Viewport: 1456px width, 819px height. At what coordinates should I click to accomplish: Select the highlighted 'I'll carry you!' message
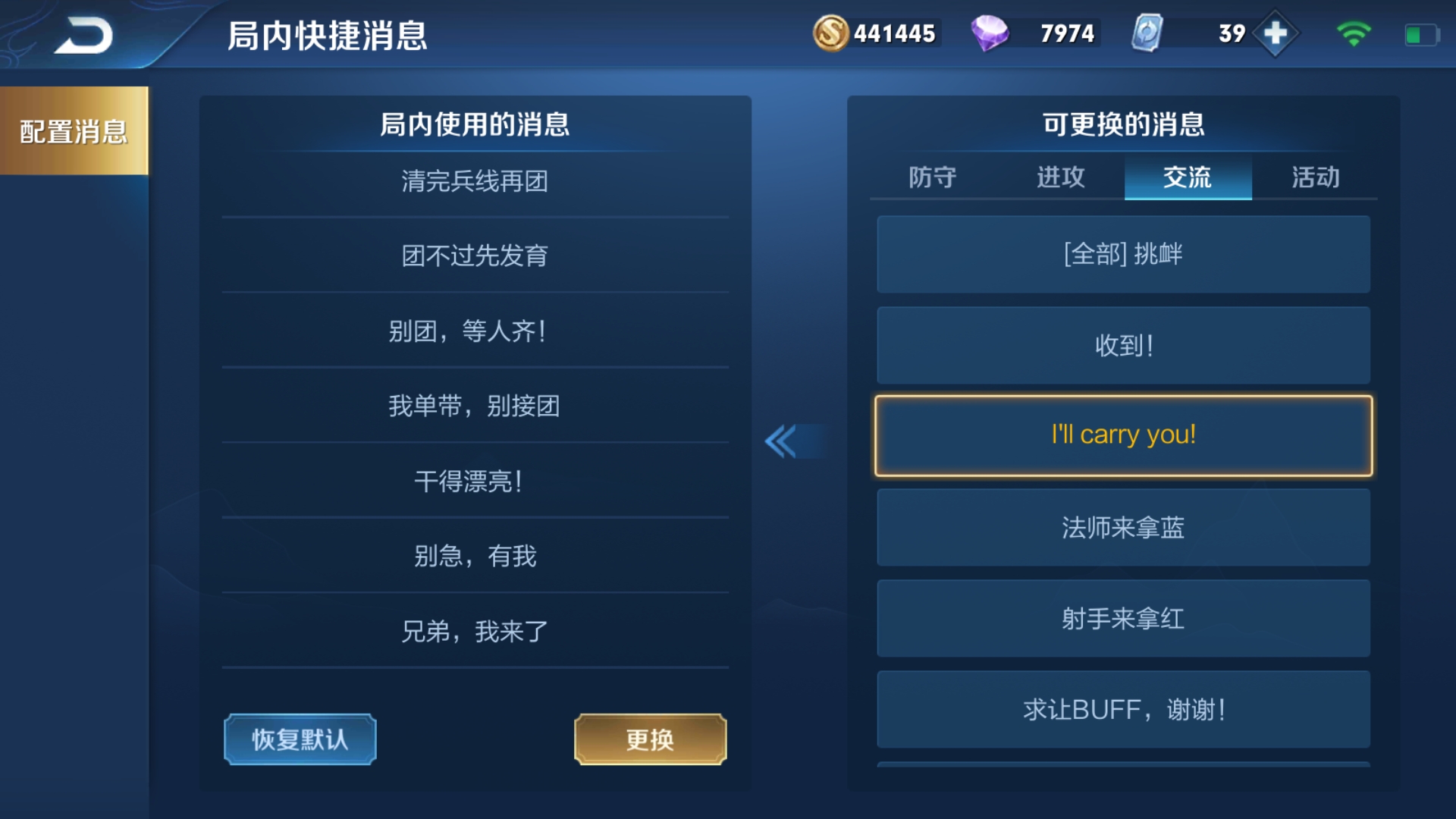[x=1122, y=435]
